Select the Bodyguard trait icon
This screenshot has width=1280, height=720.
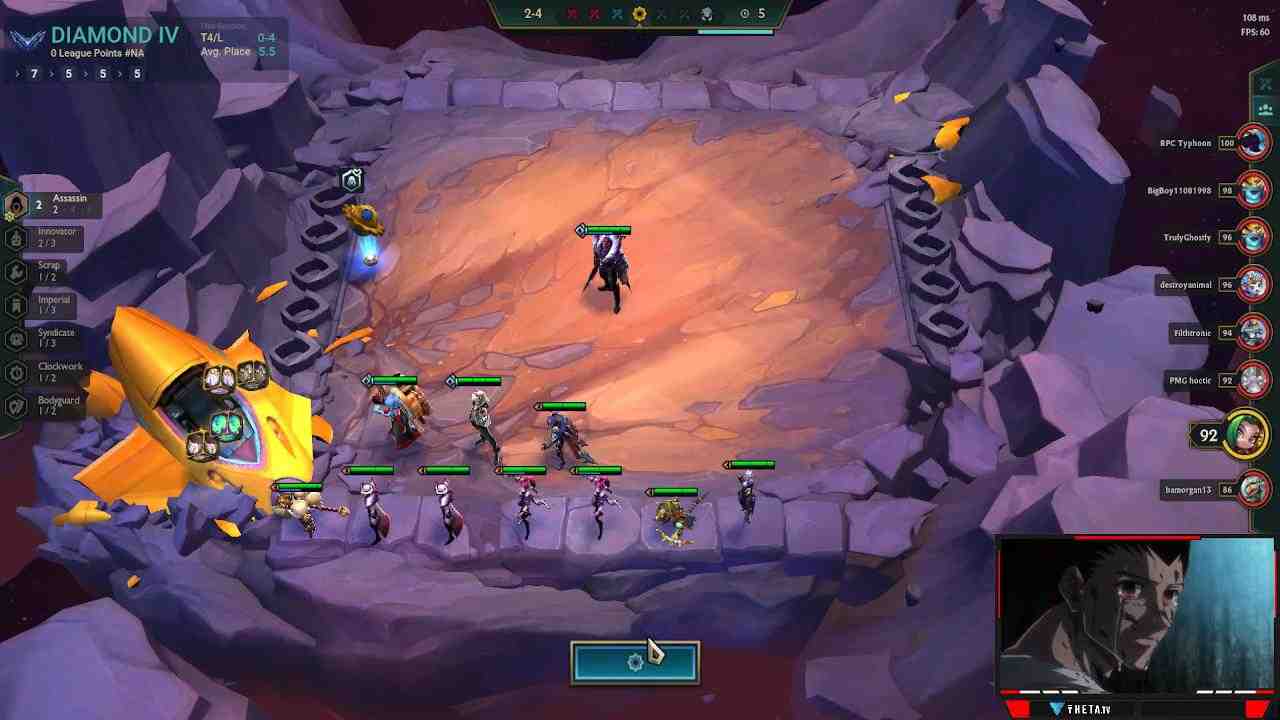(x=16, y=404)
